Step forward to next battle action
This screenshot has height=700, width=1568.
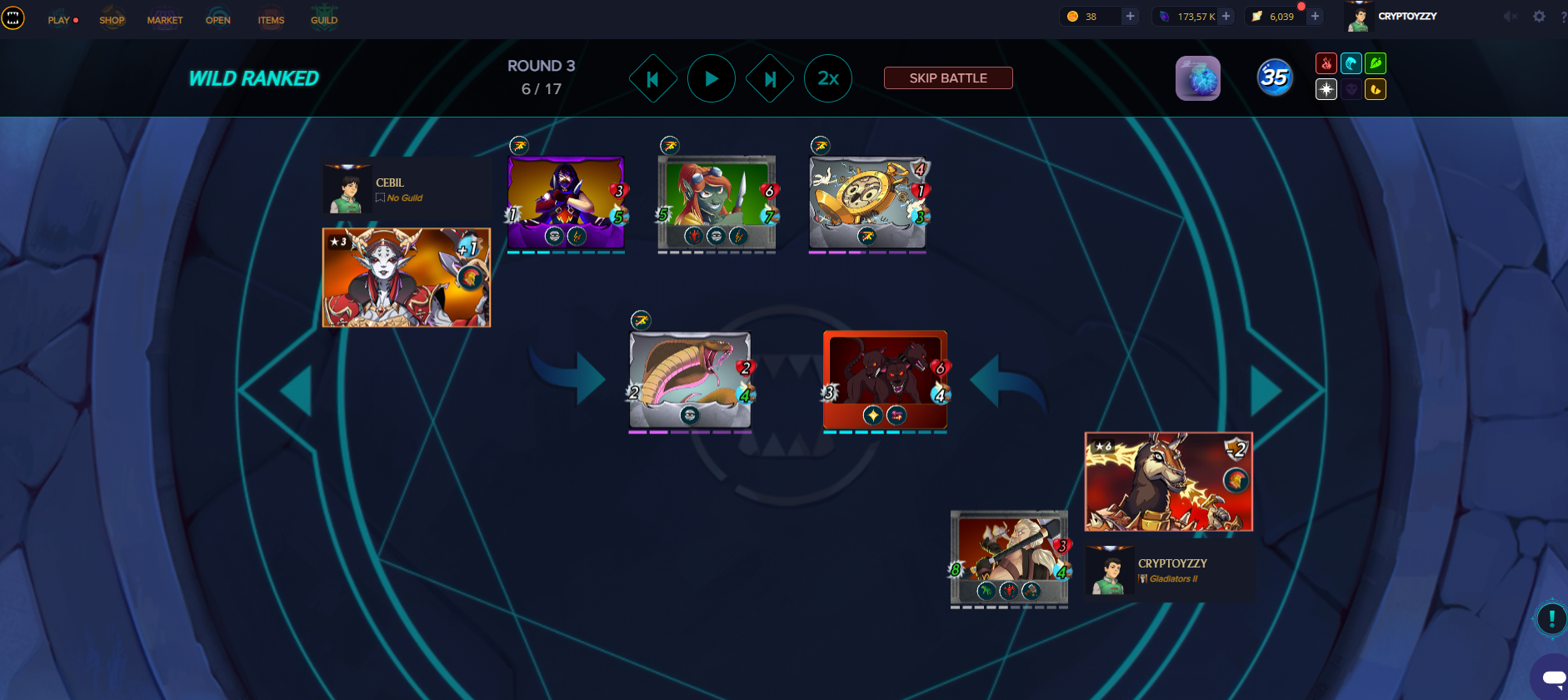pos(770,78)
